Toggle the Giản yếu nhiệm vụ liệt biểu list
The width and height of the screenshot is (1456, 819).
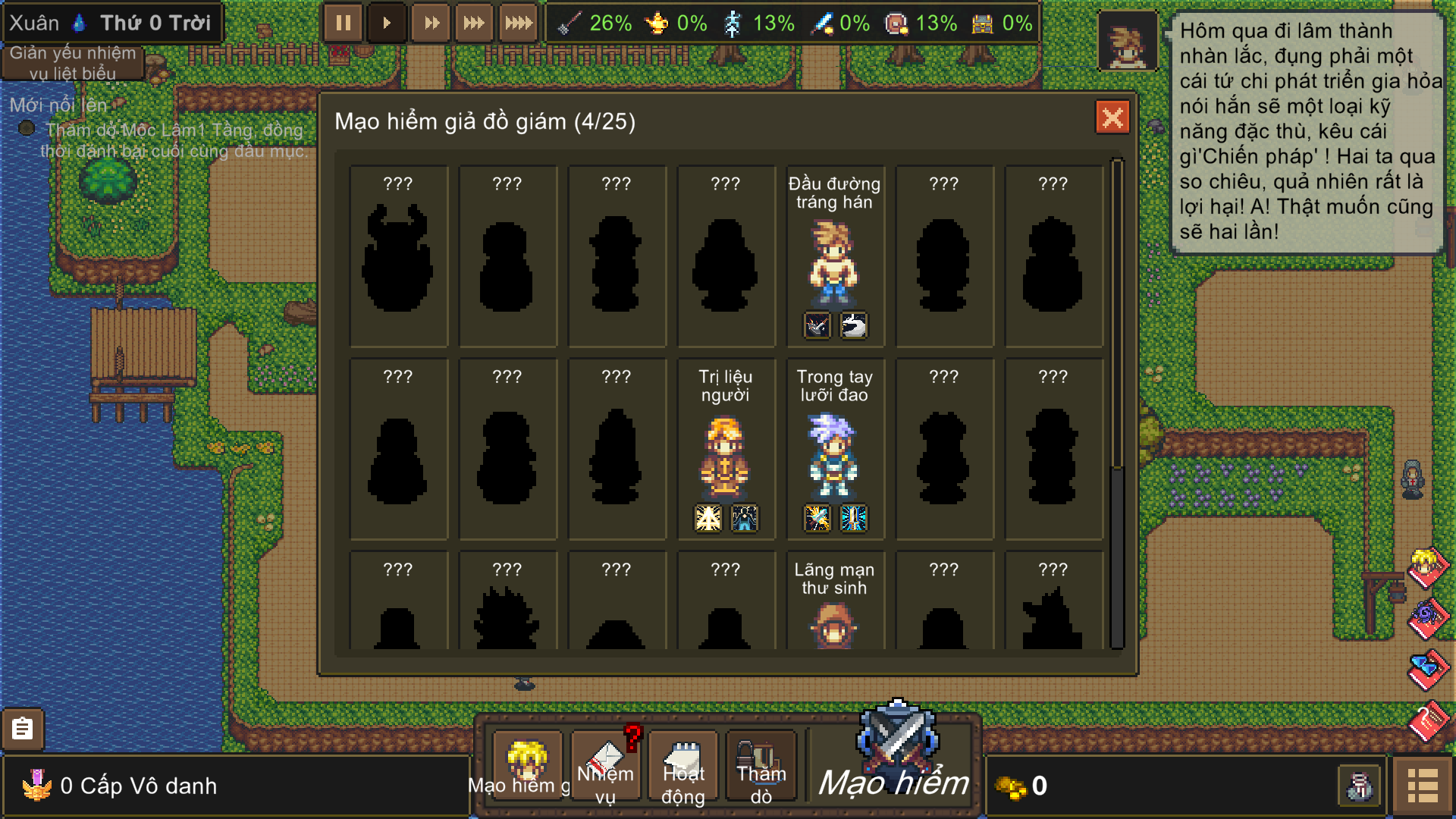tap(73, 63)
